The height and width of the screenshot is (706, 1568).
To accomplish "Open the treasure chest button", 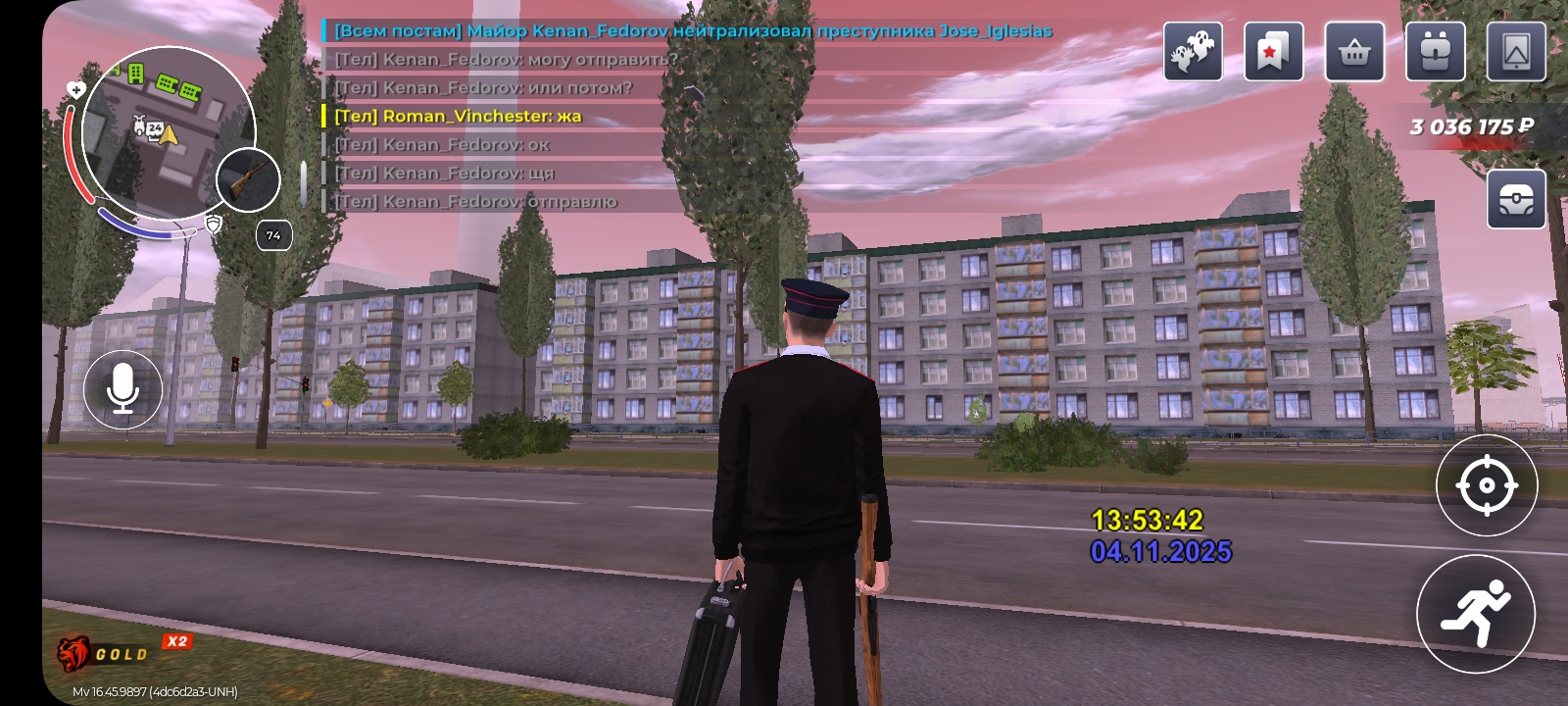I will (1516, 199).
